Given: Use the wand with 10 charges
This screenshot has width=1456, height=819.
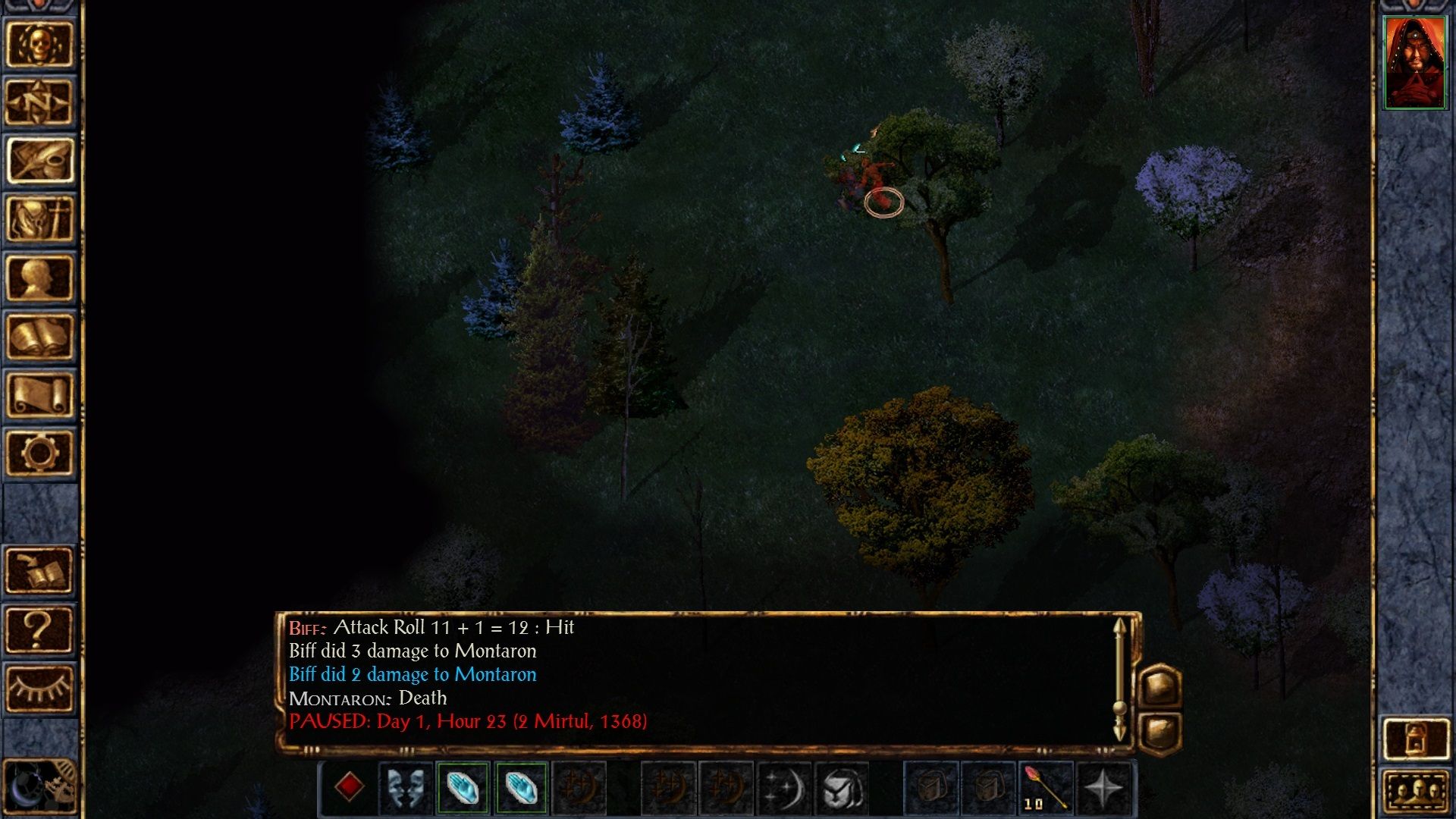Looking at the screenshot, I should (x=1046, y=787).
